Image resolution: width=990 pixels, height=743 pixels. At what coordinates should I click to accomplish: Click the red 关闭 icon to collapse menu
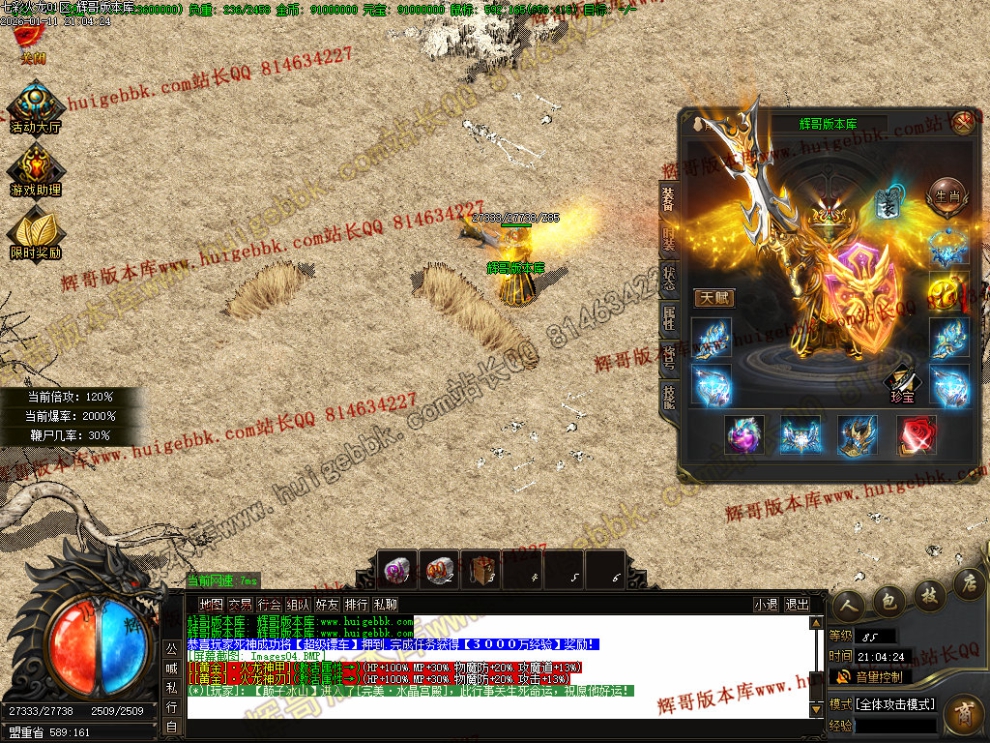click(31, 38)
